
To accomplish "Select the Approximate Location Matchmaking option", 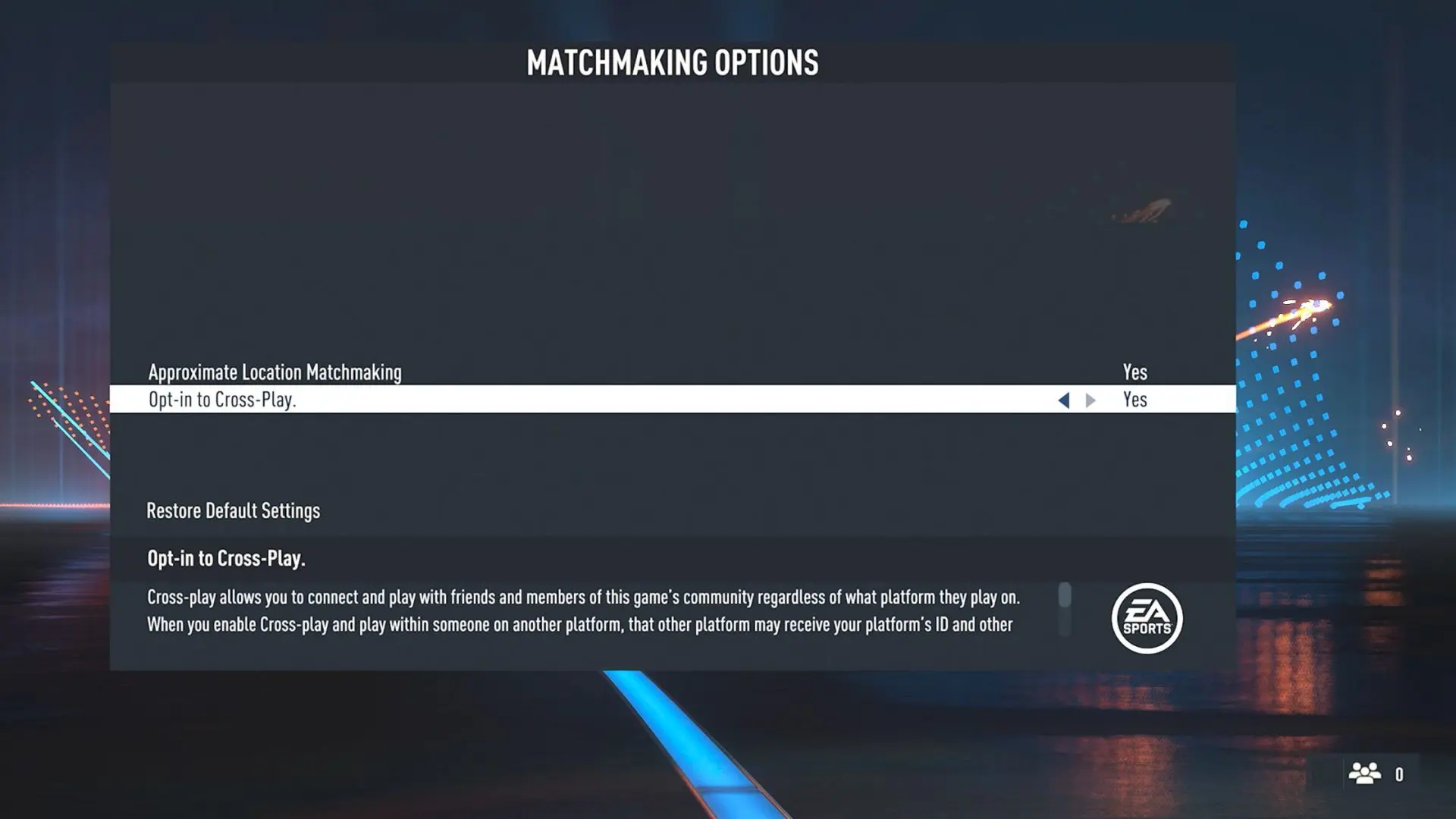I will [x=275, y=372].
